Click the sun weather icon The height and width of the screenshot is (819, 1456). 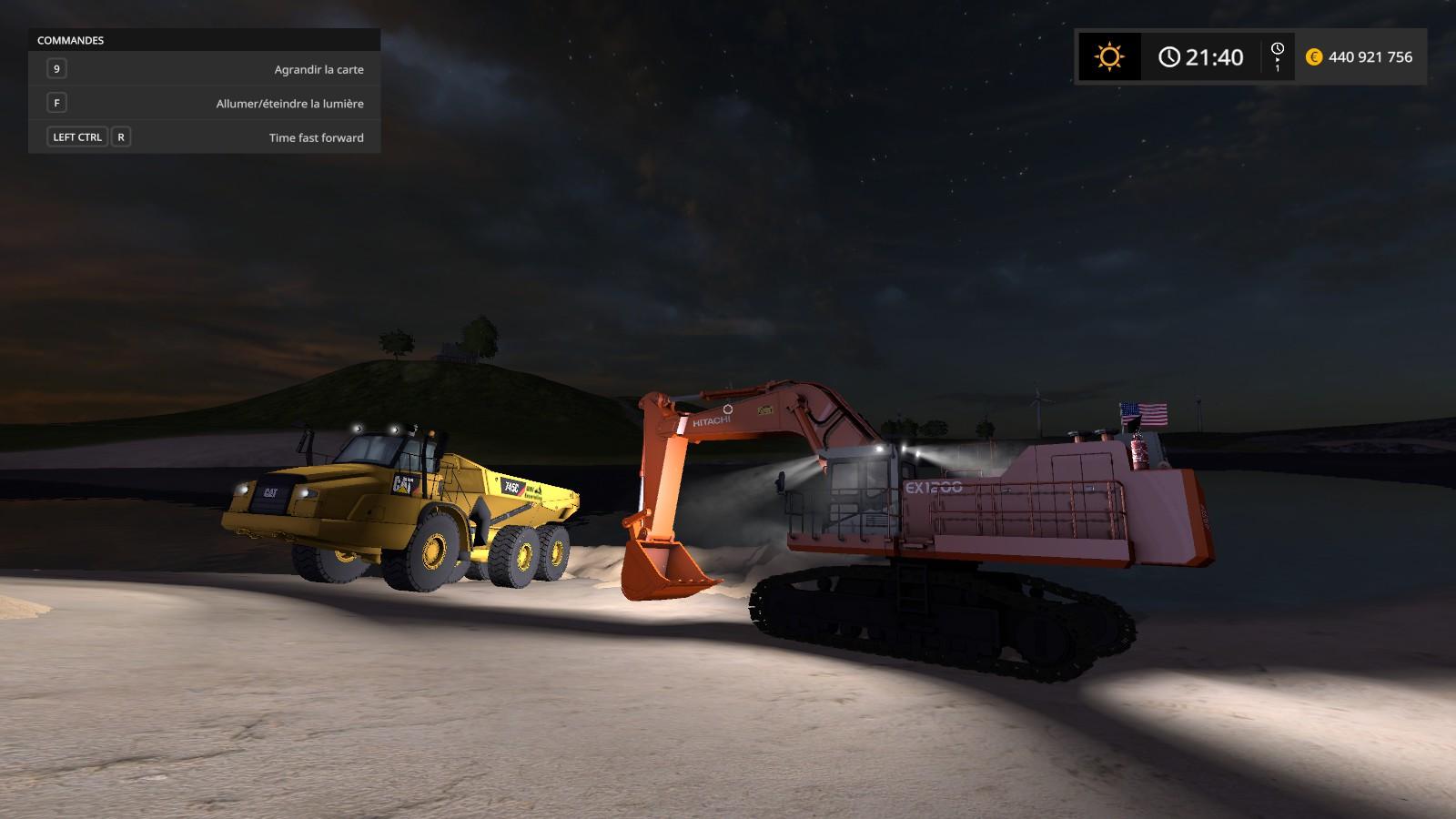1109,57
